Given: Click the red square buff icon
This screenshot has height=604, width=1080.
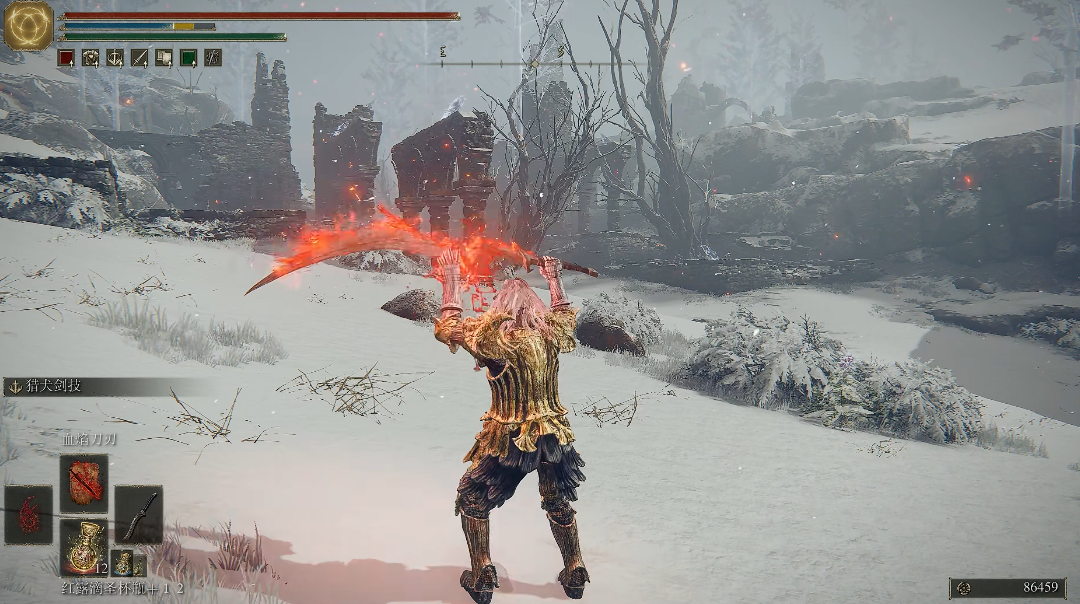Looking at the screenshot, I should (66, 58).
